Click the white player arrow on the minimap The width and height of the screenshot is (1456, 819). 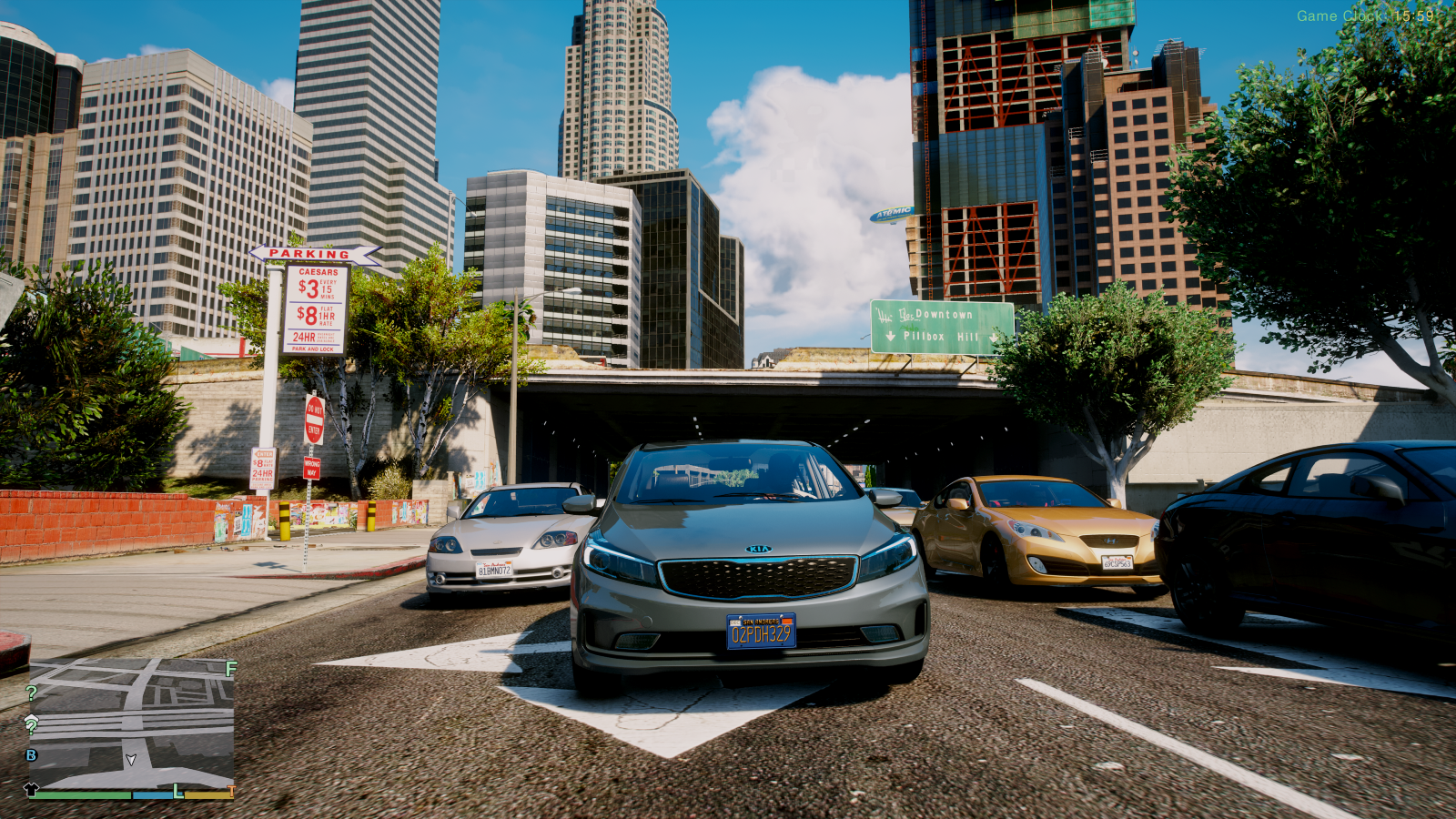point(131,759)
